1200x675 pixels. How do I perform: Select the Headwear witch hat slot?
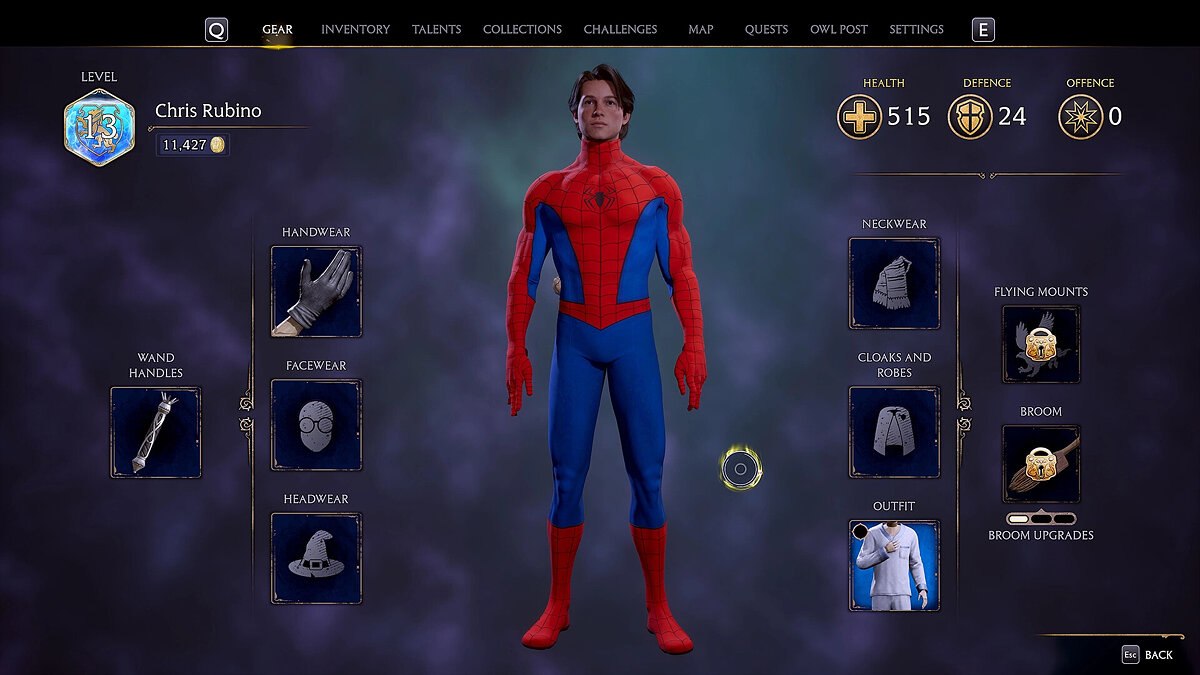point(316,558)
